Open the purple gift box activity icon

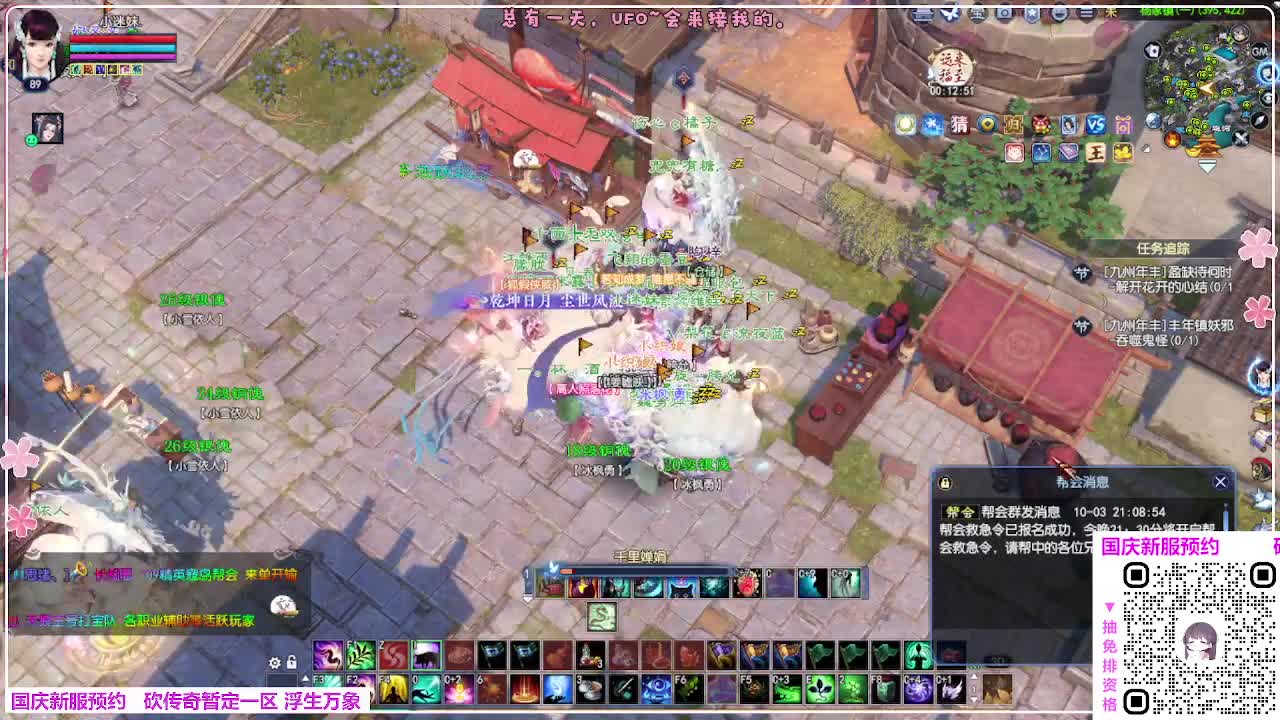[1125, 126]
